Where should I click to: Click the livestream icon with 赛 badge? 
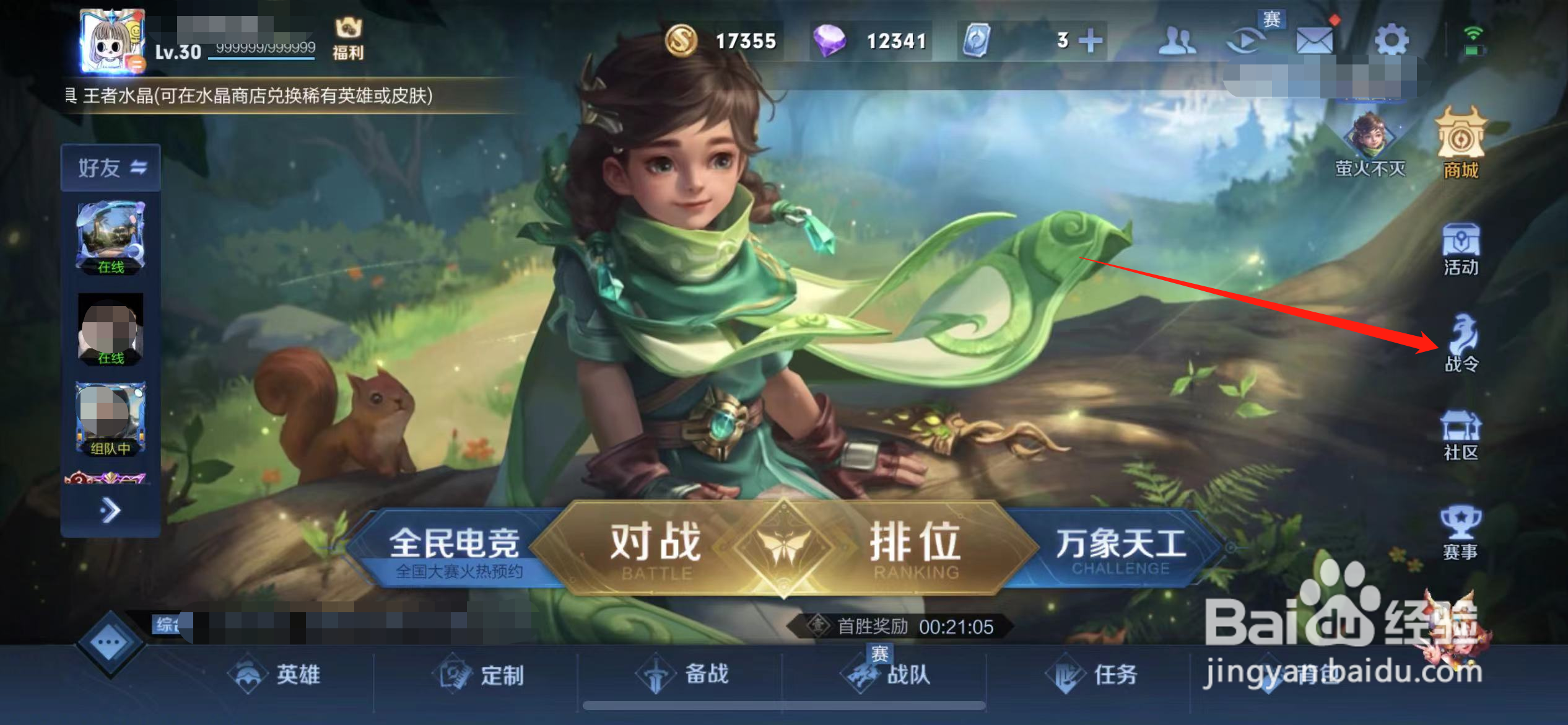[1246, 39]
